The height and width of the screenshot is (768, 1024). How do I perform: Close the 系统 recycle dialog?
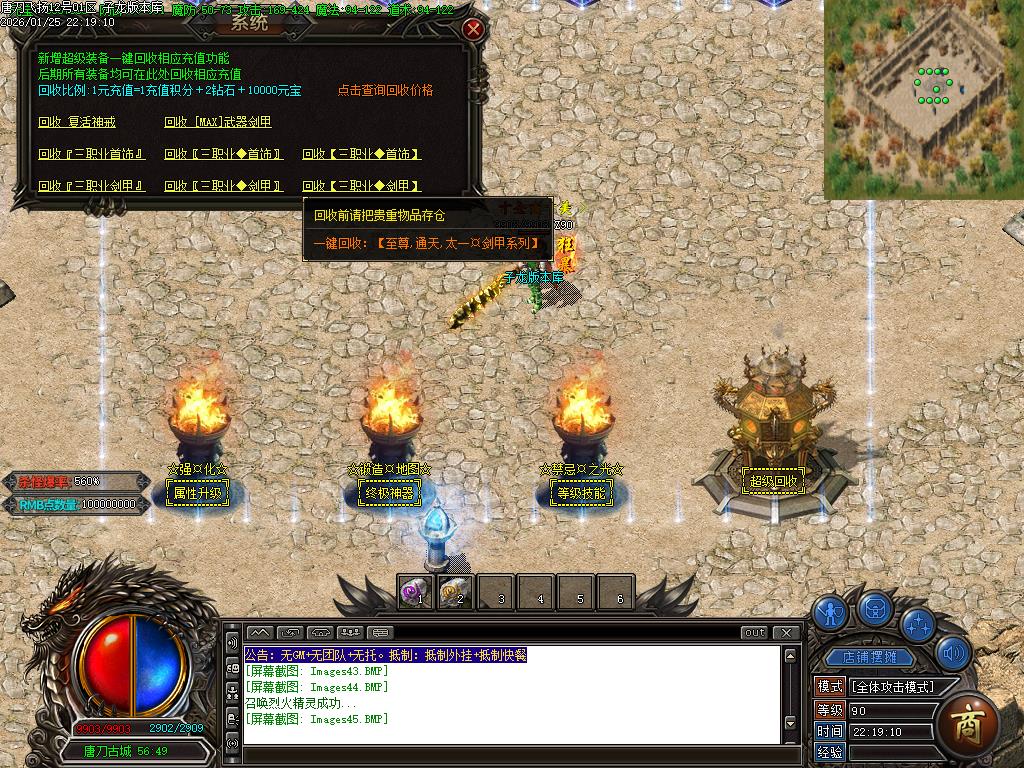pyautogui.click(x=474, y=29)
